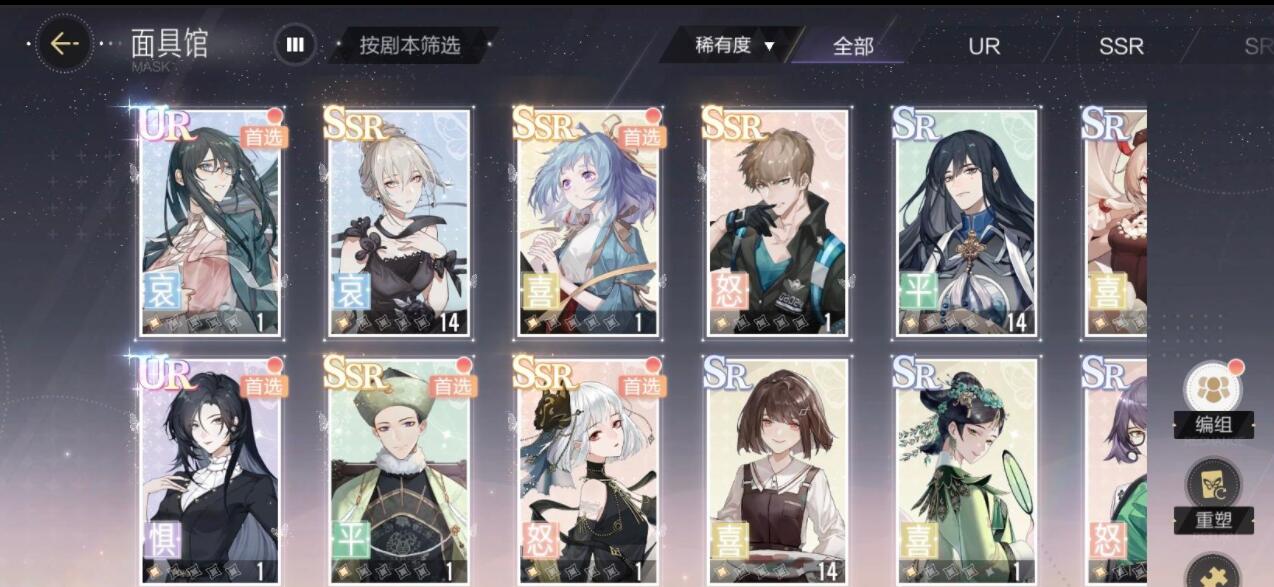
Task: Pick the SSR brown-haired man with gloves
Action: tap(777, 222)
